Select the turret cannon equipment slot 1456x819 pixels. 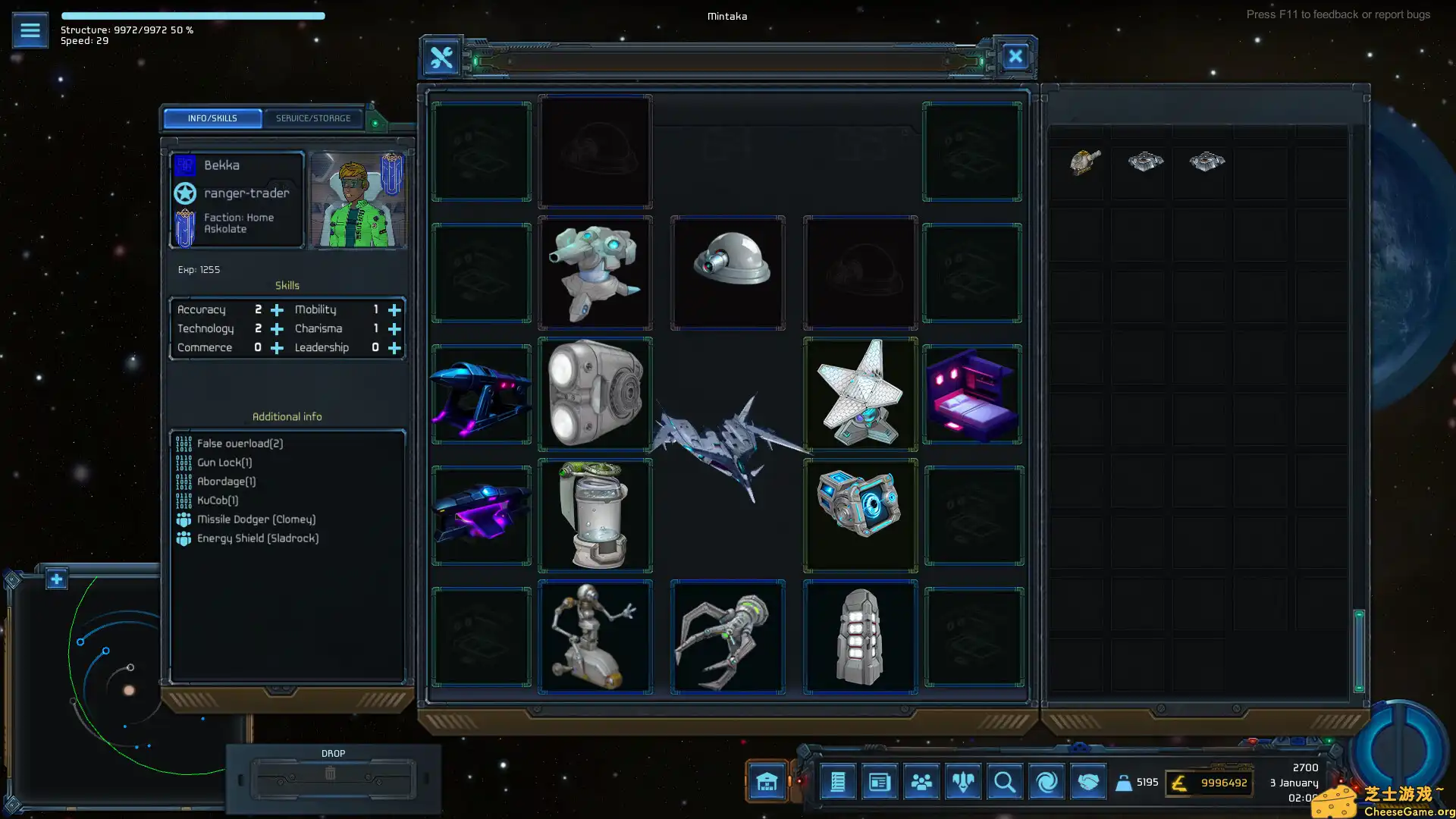point(595,273)
